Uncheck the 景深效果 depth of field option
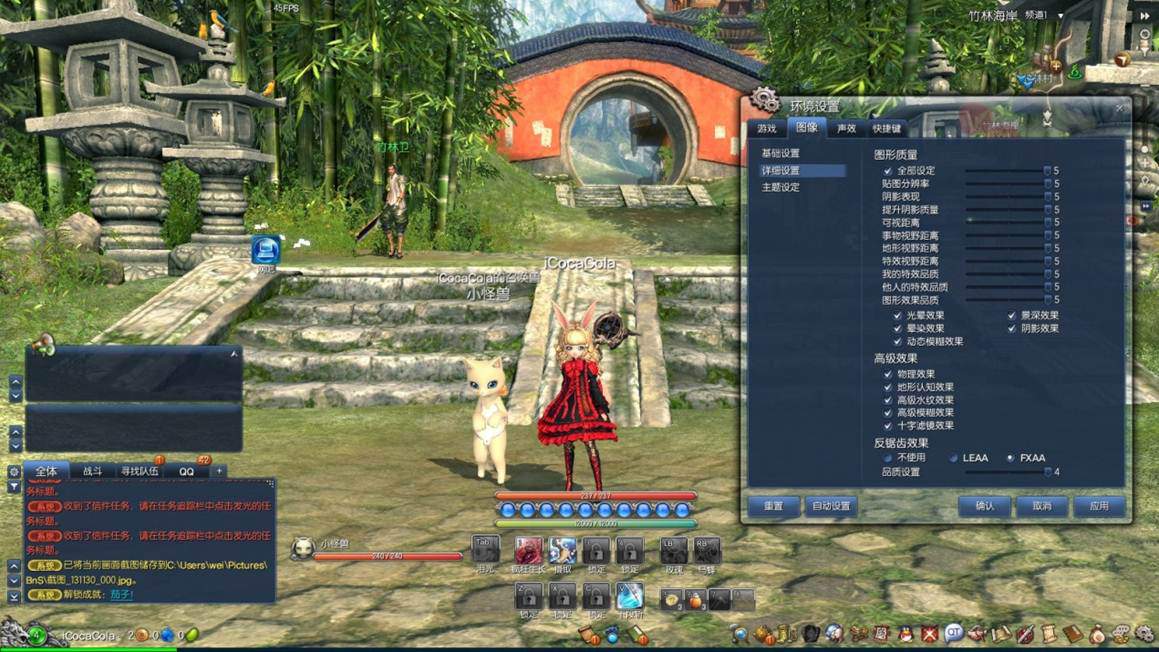 [x=1012, y=316]
